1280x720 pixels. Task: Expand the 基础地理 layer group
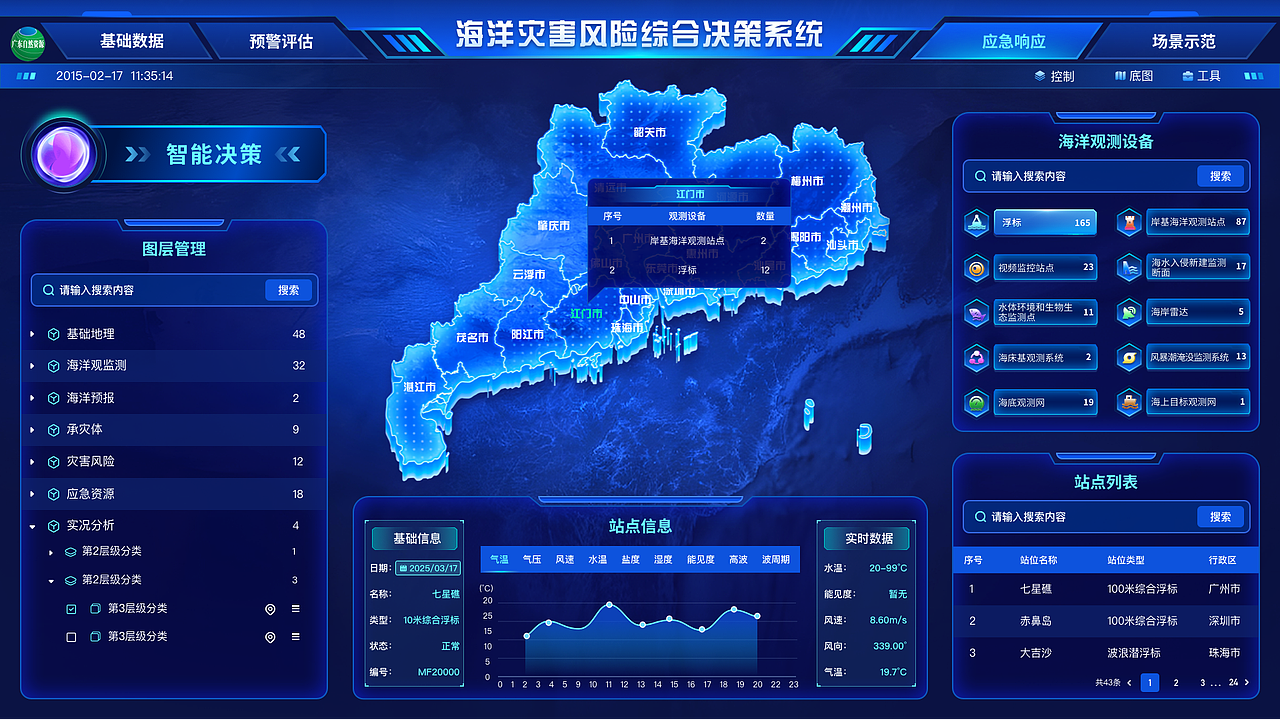pyautogui.click(x=32, y=334)
